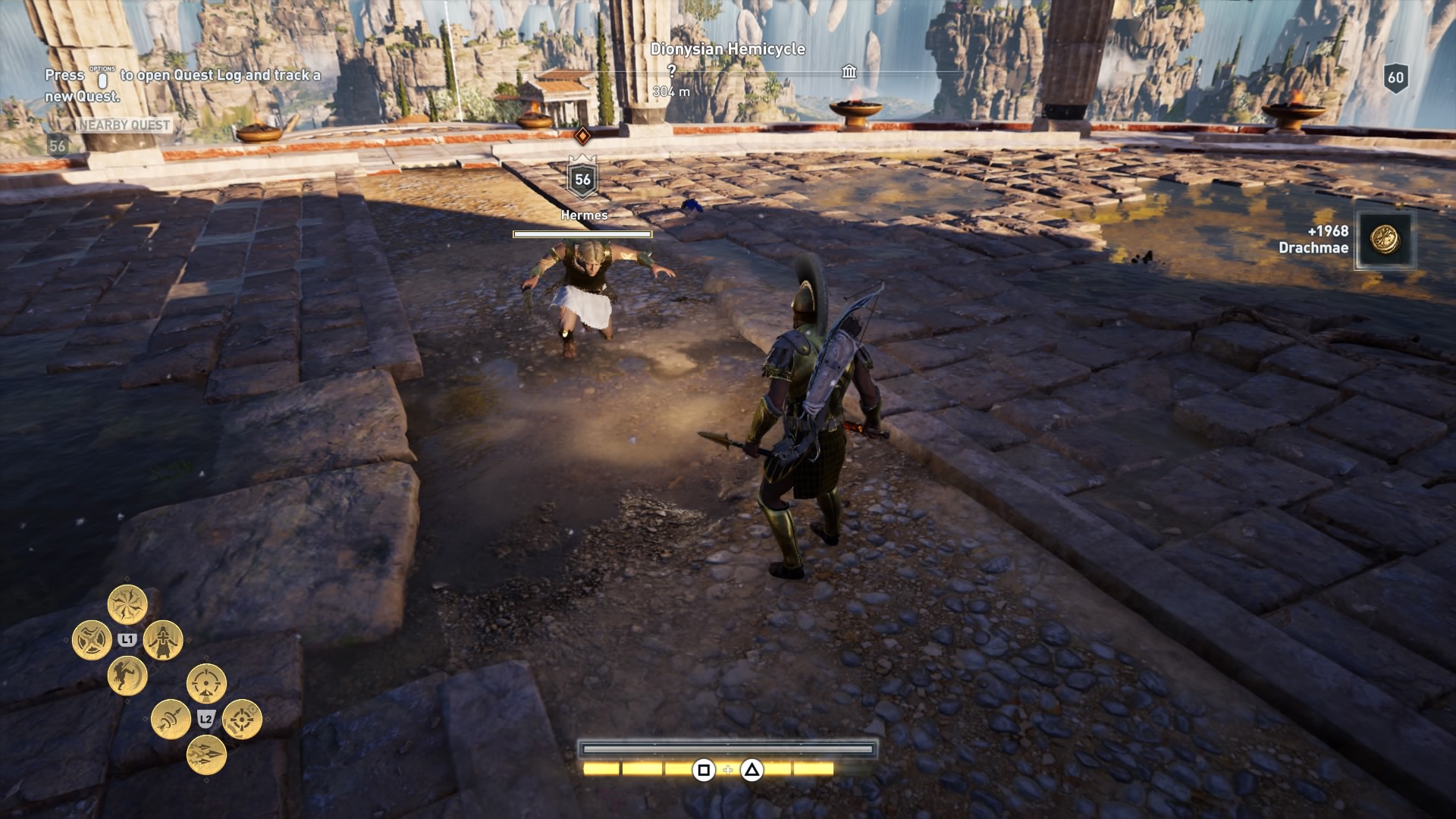This screenshot has width=1456, height=819.
Task: Open the level 60 player badge
Action: click(1396, 77)
